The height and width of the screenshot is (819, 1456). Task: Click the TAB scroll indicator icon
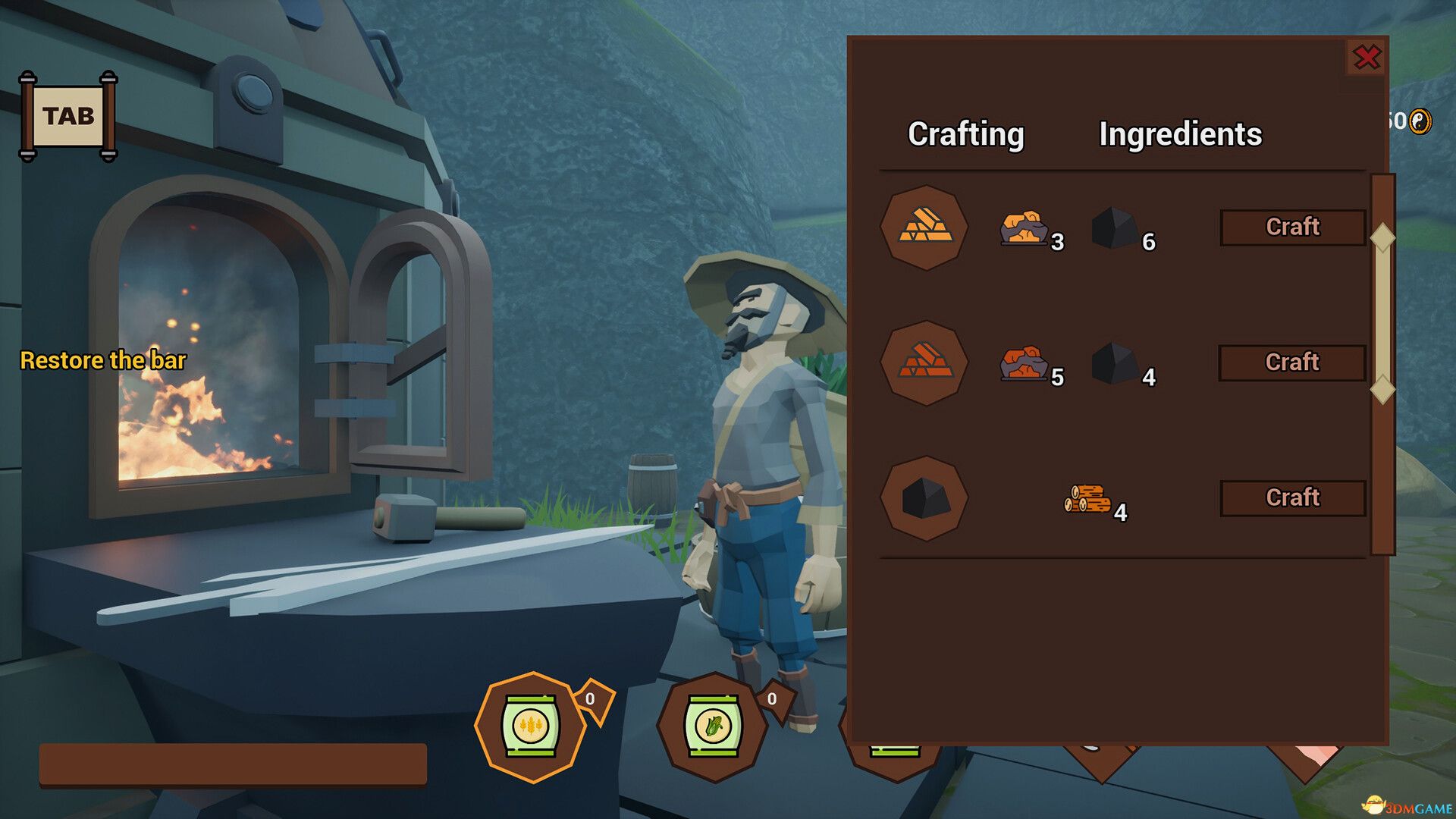pyautogui.click(x=70, y=115)
